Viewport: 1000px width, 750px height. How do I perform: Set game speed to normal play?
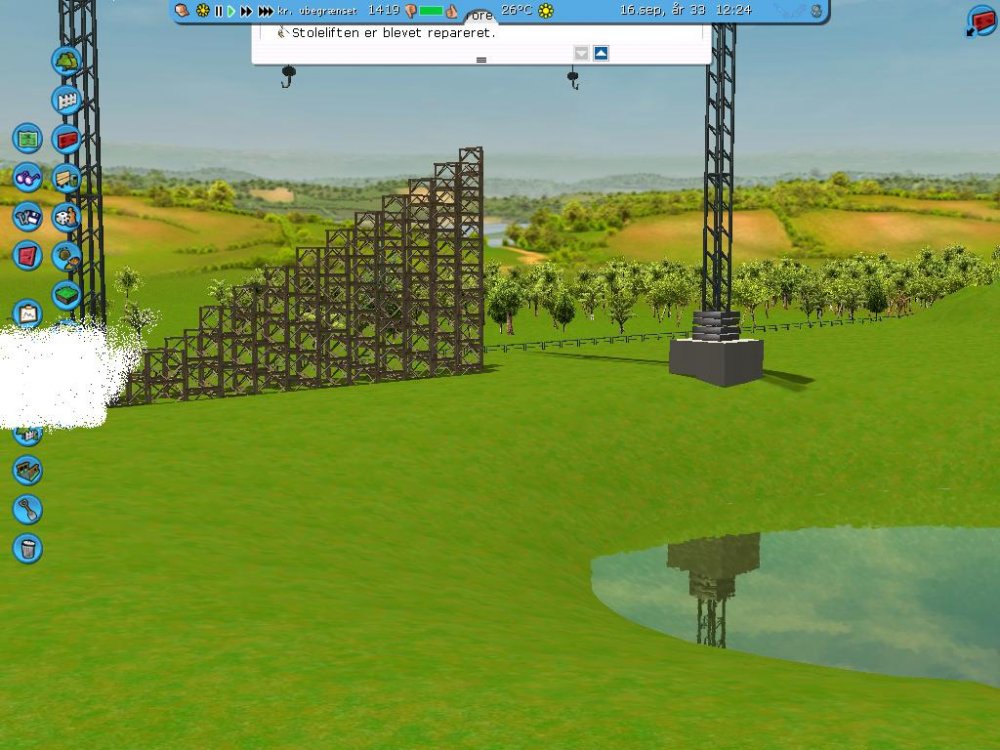click(x=231, y=11)
